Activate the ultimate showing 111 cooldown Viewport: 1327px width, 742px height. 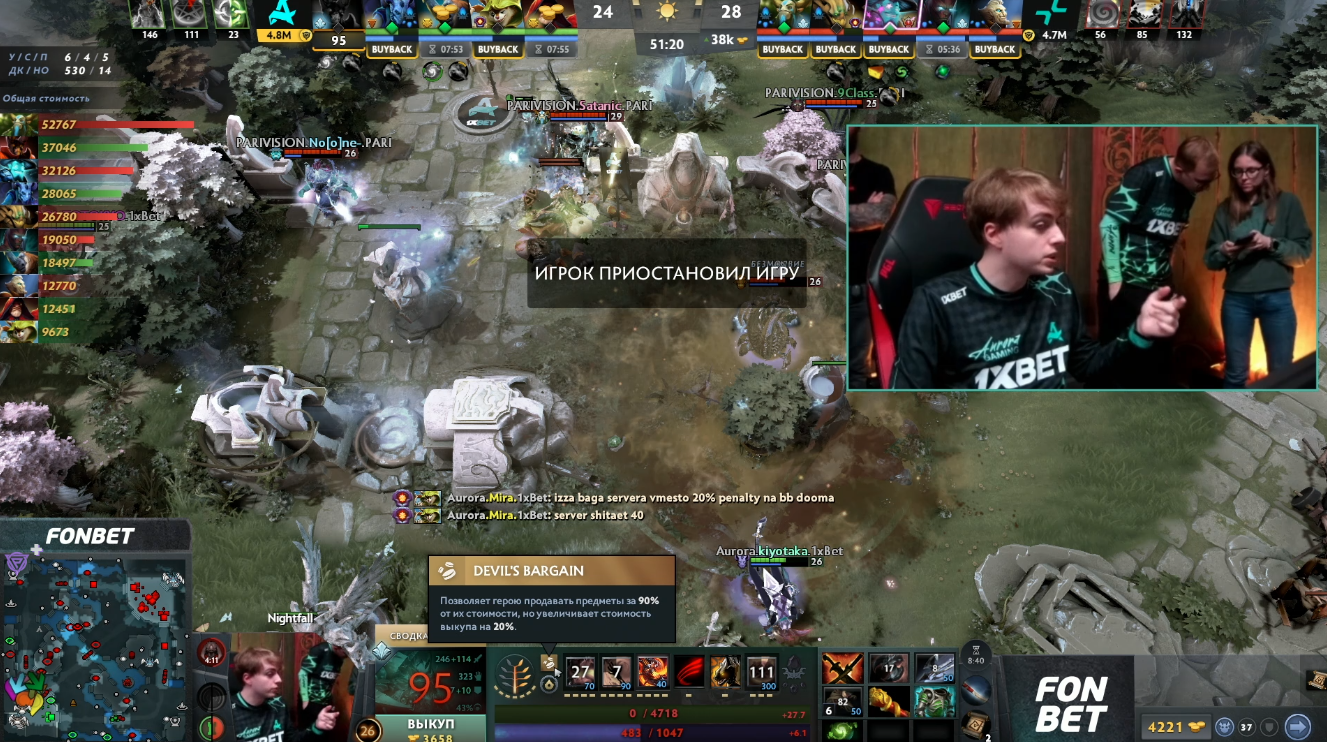tap(761, 672)
